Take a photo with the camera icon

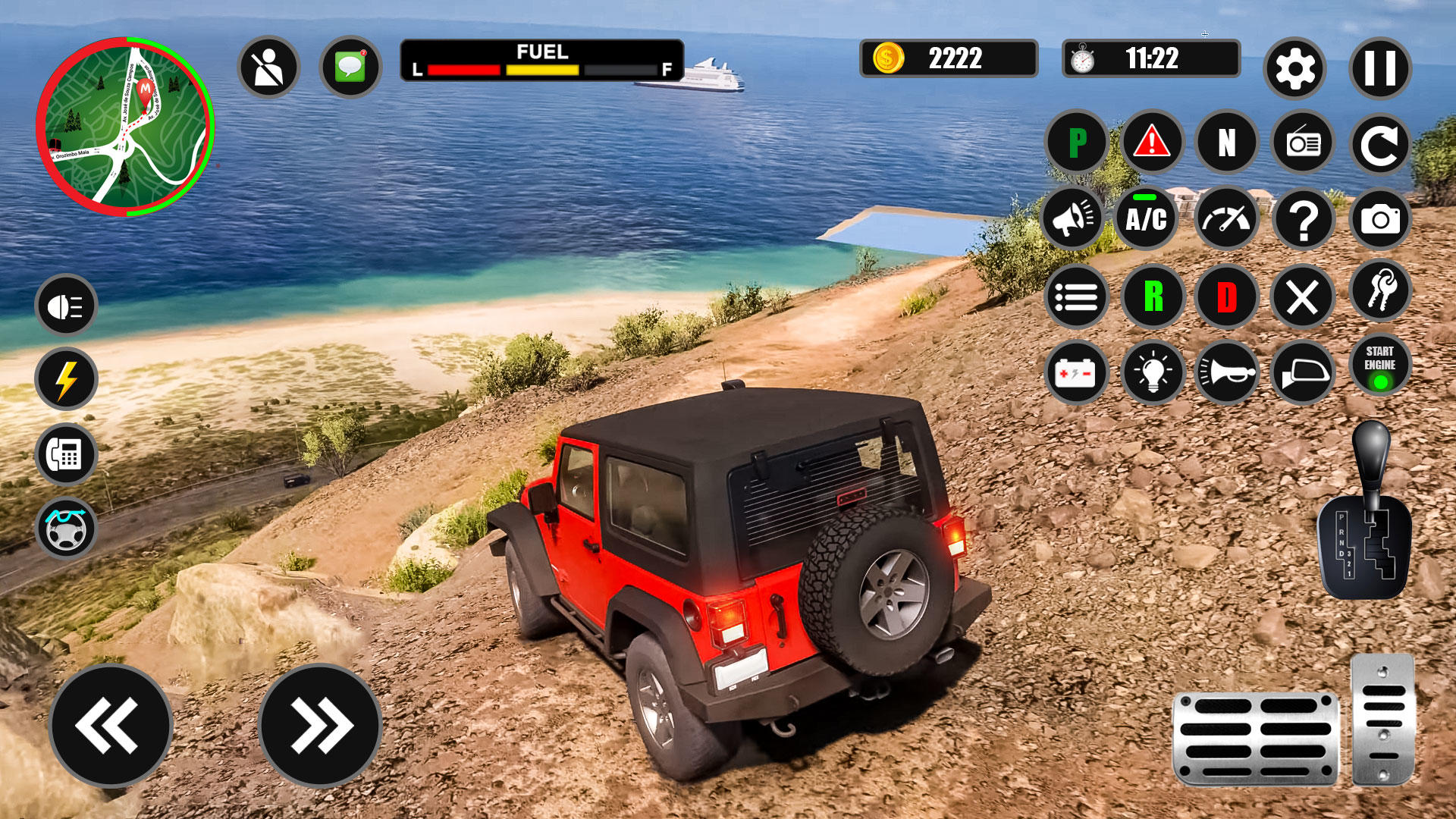pyautogui.click(x=1380, y=219)
